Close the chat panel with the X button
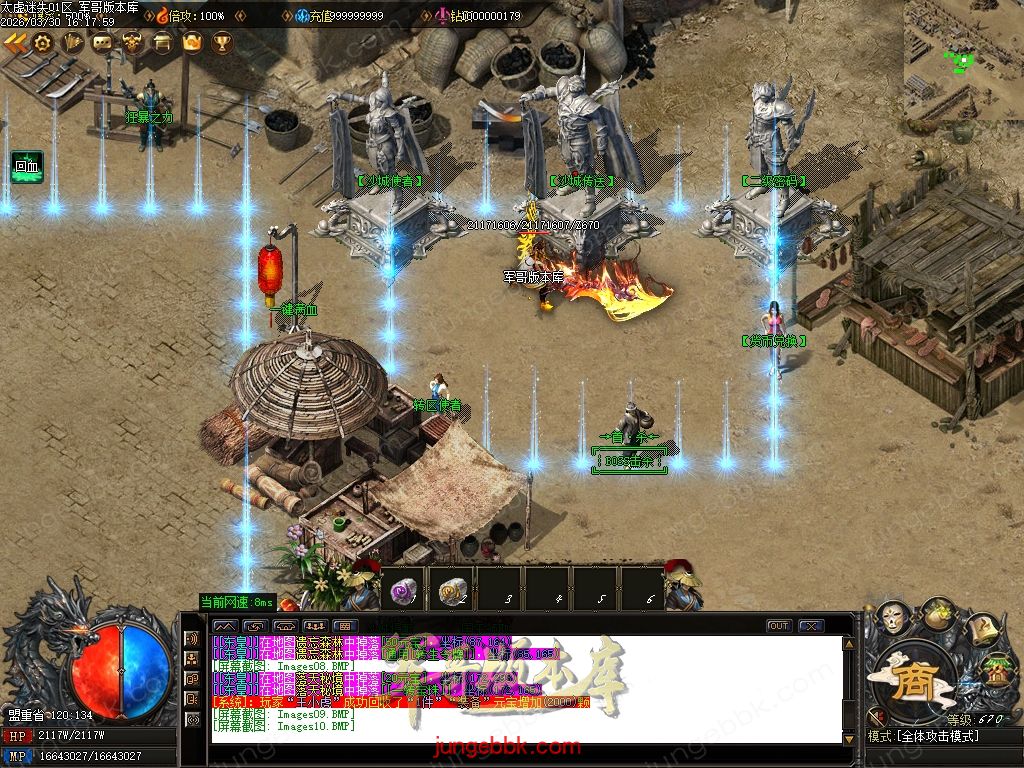Viewport: 1024px width, 768px height. (x=811, y=626)
